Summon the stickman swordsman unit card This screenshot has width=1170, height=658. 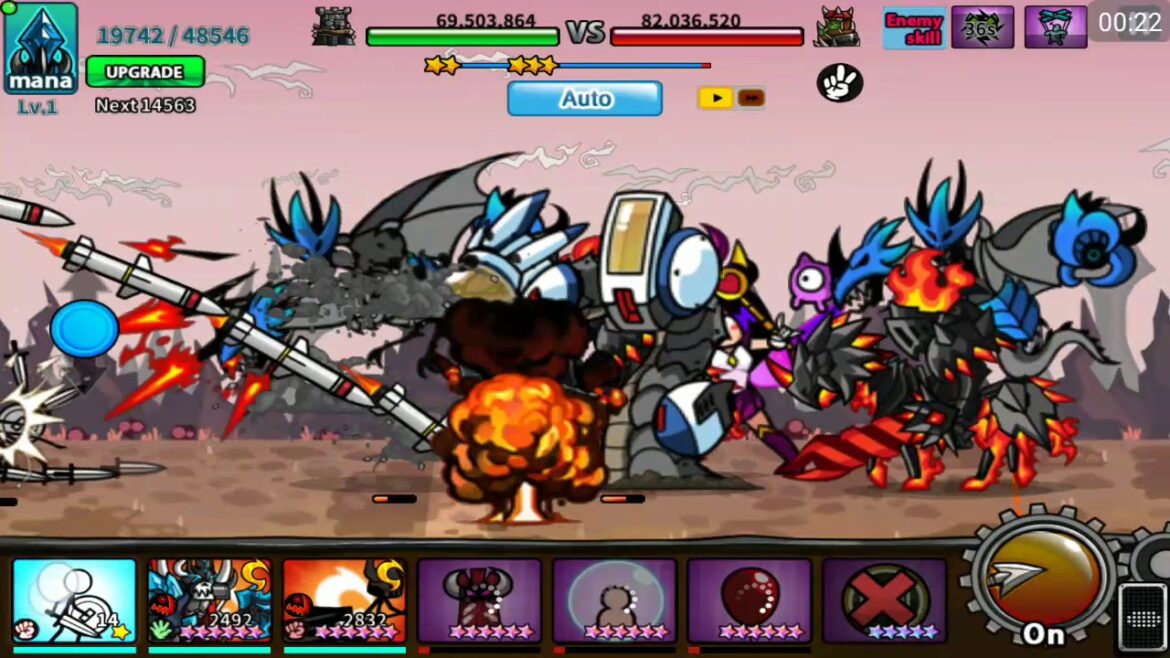point(75,600)
